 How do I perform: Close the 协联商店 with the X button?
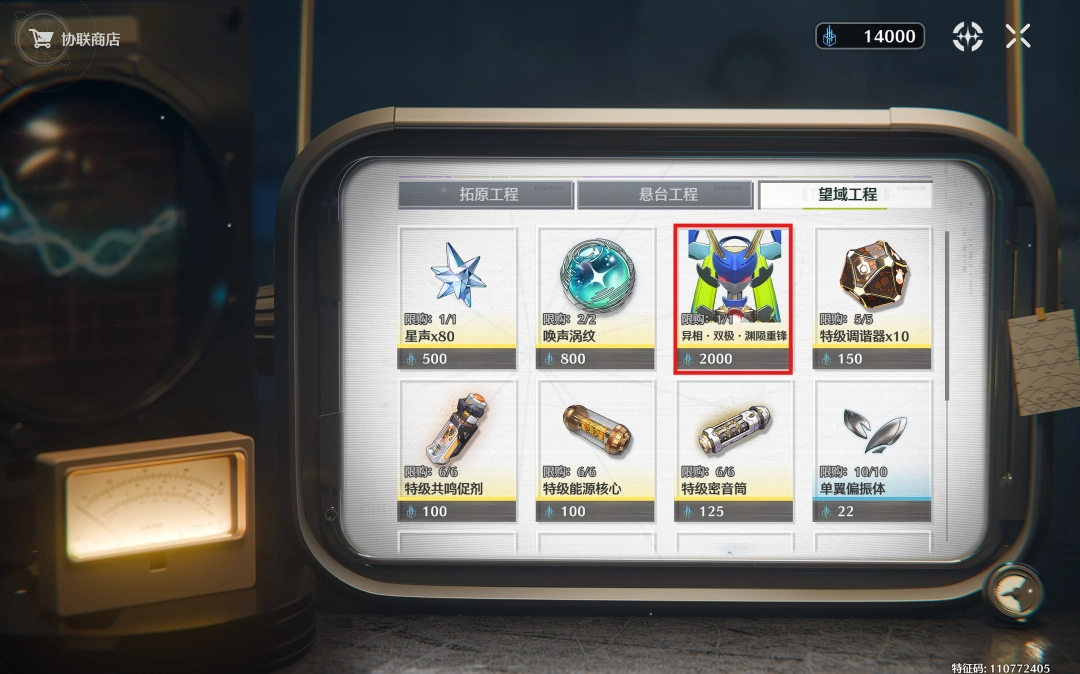[x=1018, y=37]
